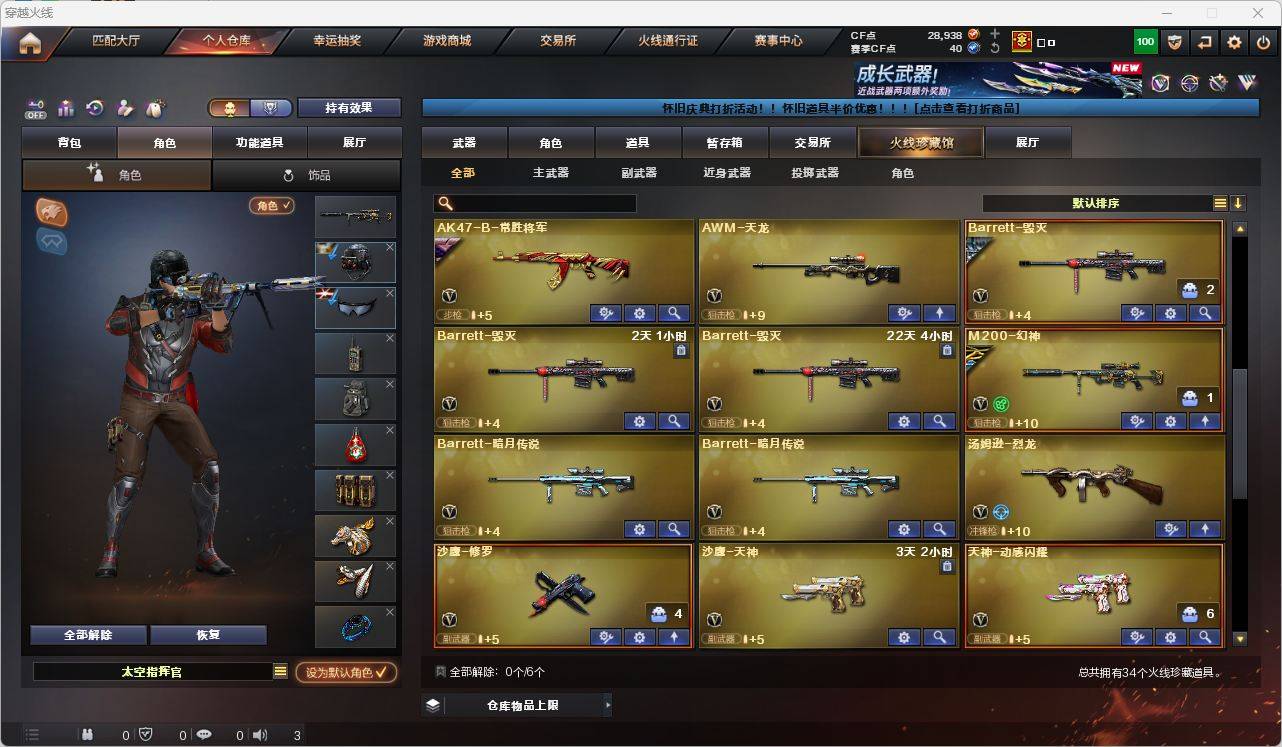
Task: Click the replay history icon above character panel
Action: point(97,106)
